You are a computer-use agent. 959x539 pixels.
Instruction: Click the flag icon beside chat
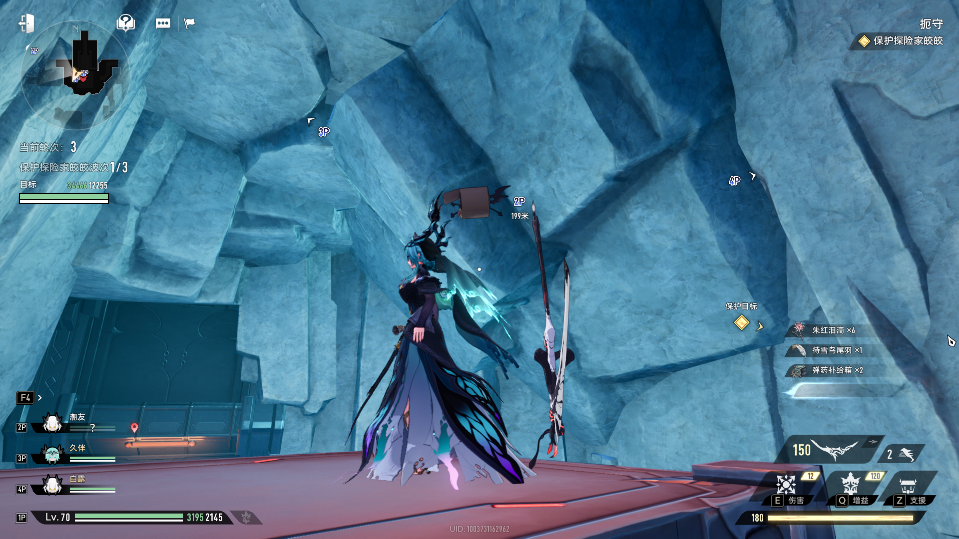click(x=190, y=23)
